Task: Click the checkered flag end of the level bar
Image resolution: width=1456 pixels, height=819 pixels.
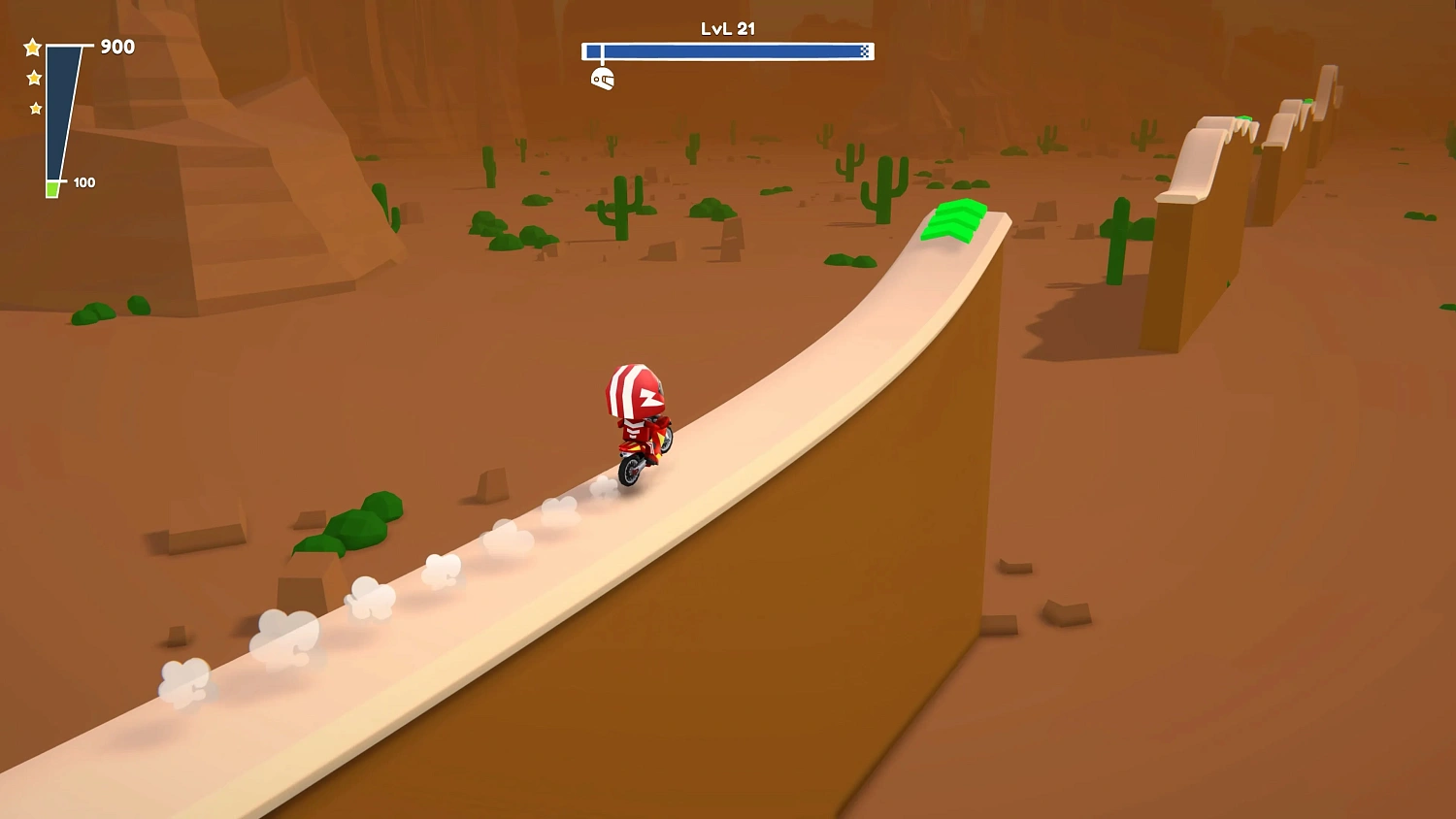Action: click(x=862, y=50)
